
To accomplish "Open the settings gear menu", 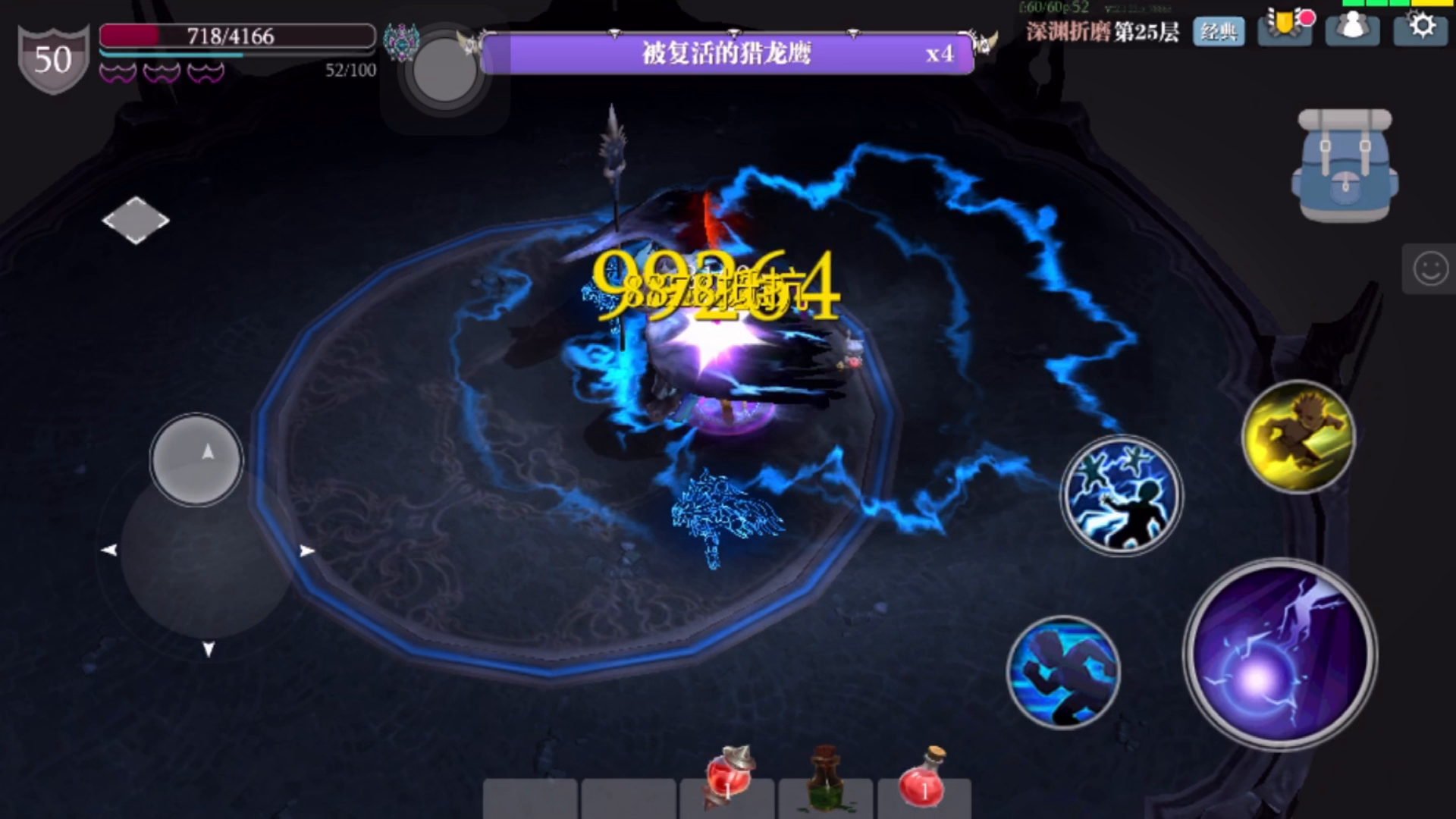I will 1420,30.
